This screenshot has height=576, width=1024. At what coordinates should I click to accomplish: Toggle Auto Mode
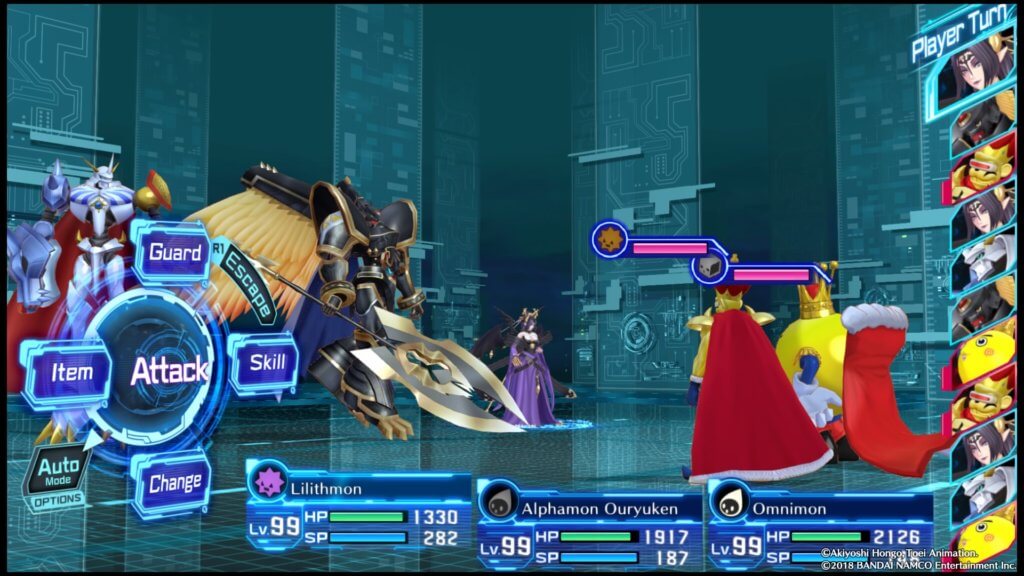click(x=57, y=470)
